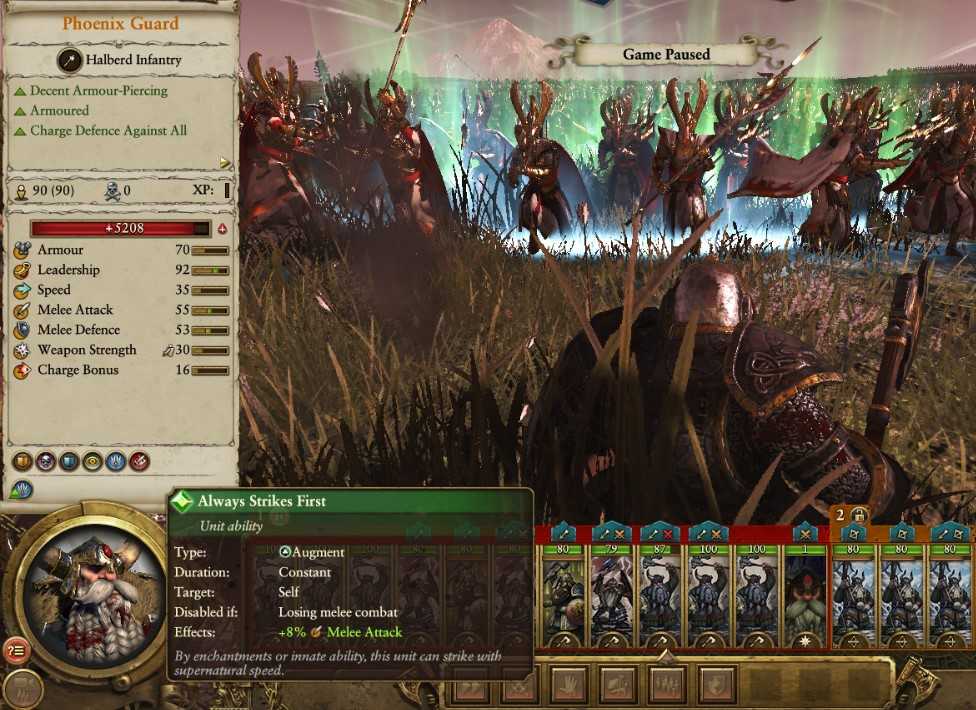Click the open hand order button

[x=568, y=684]
